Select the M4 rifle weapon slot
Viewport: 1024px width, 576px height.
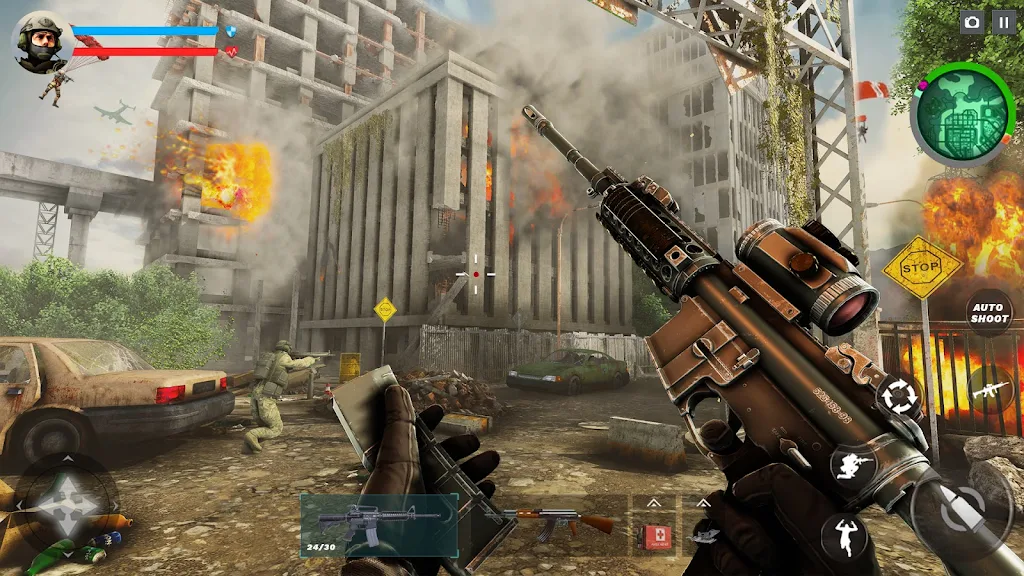pos(379,524)
